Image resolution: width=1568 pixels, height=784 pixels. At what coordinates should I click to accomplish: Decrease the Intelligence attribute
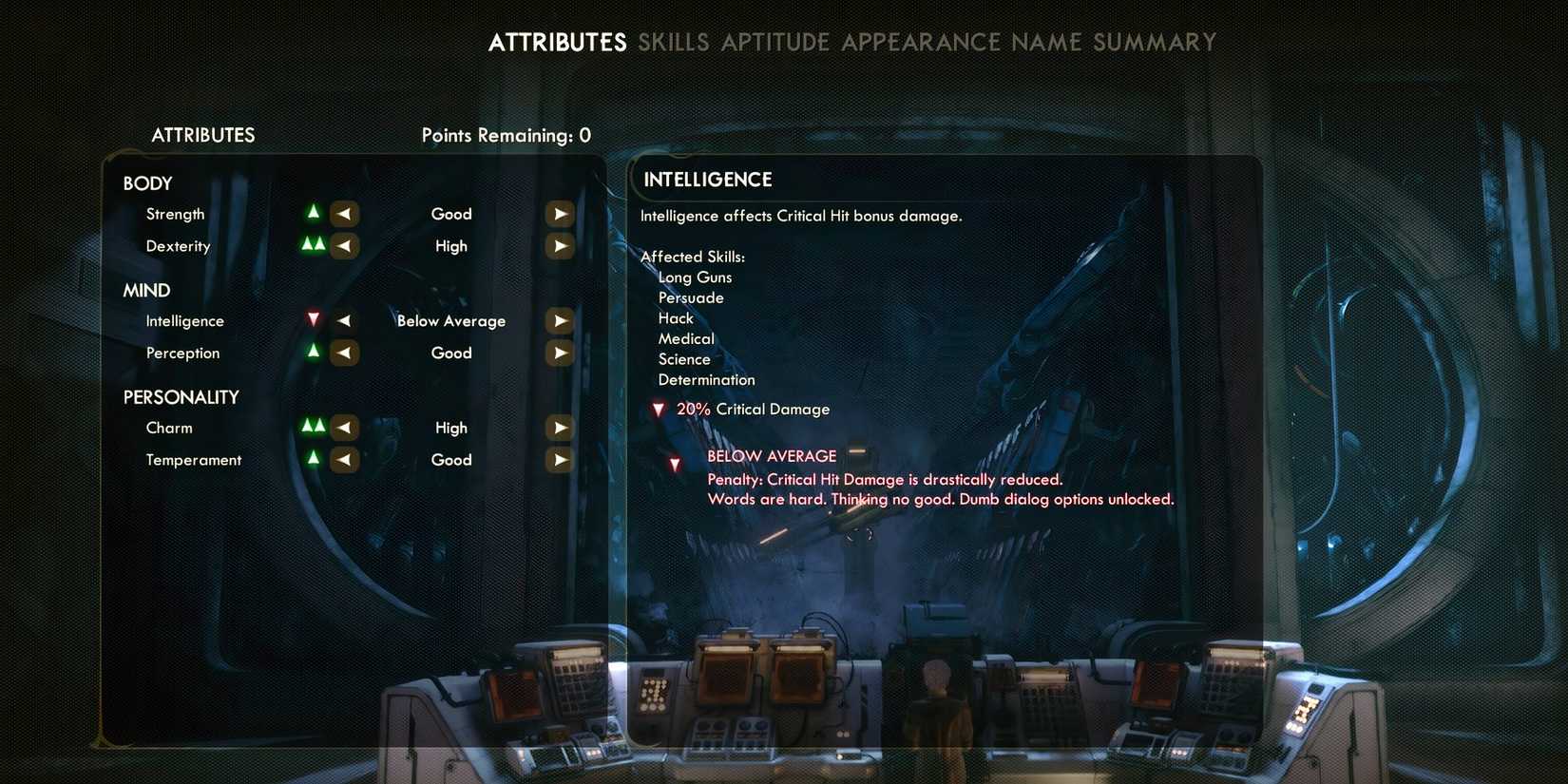[x=343, y=320]
